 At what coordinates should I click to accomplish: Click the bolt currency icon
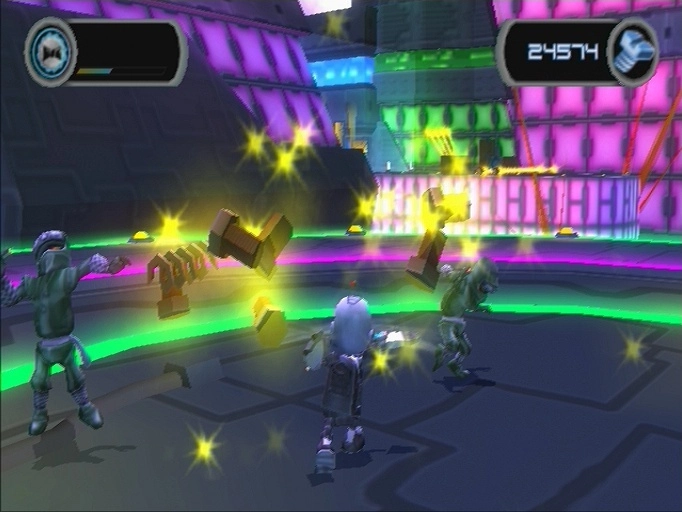[x=632, y=52]
